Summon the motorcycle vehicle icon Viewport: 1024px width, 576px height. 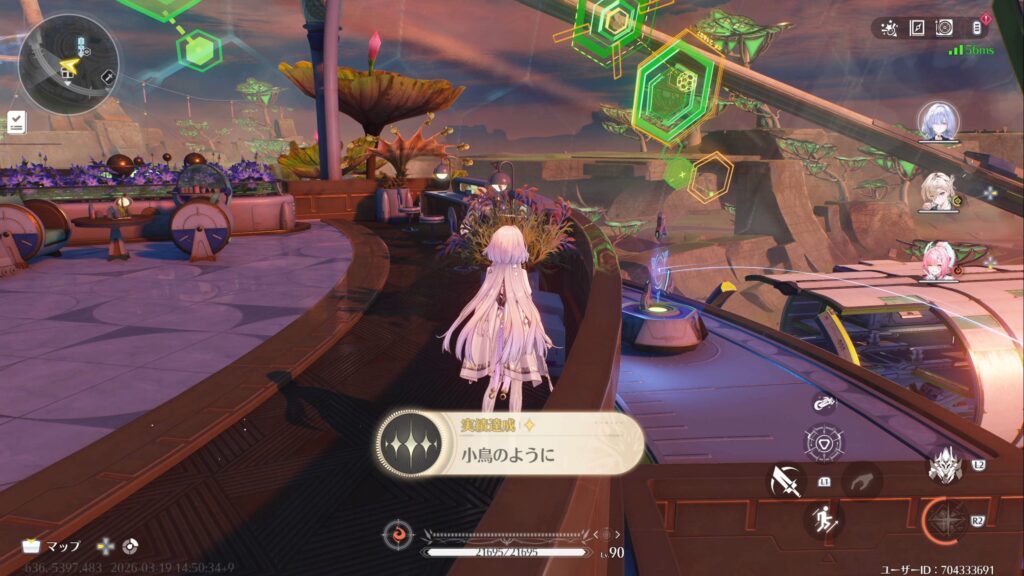(x=824, y=403)
